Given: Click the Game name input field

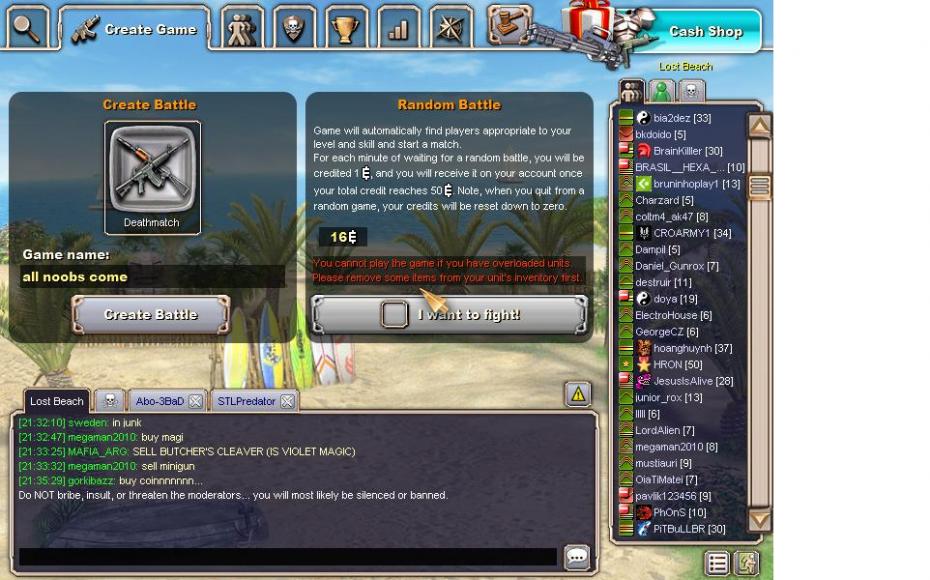Looking at the screenshot, I should pyautogui.click(x=152, y=277).
